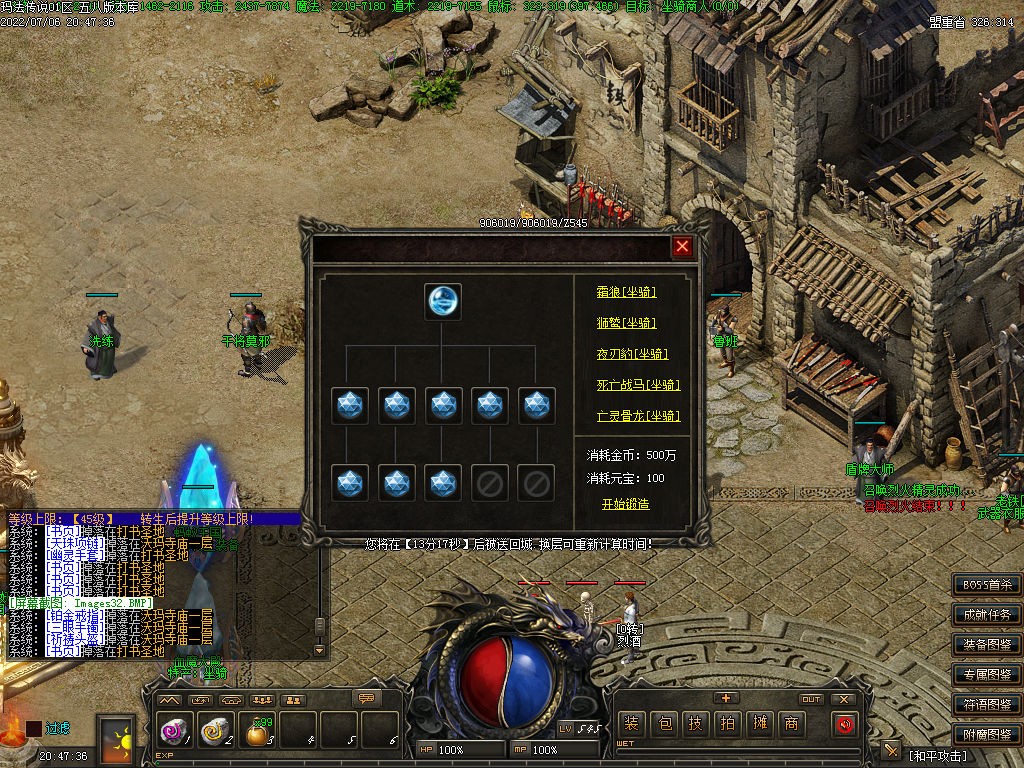
Task: Click the 和平攻击 attack mode sword icon
Action: (891, 751)
